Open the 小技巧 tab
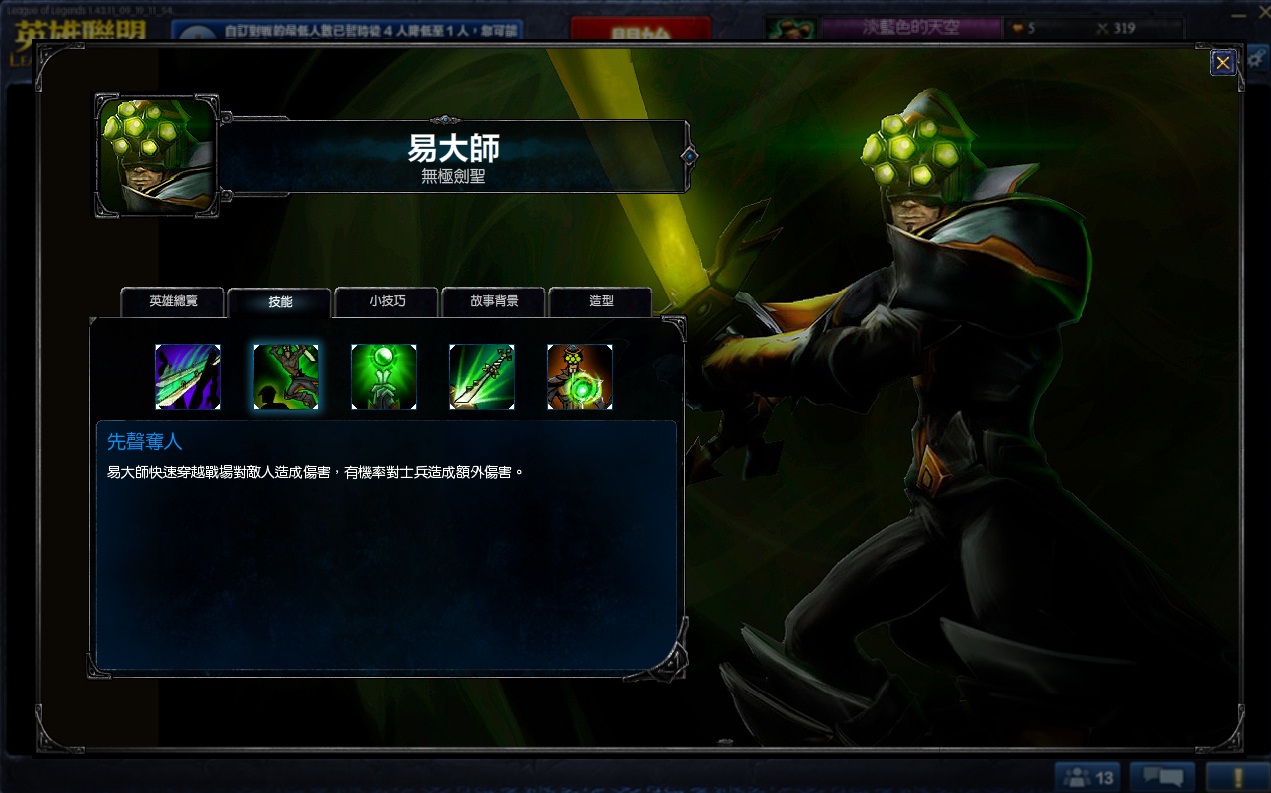Image resolution: width=1271 pixels, height=793 pixels. coord(387,301)
